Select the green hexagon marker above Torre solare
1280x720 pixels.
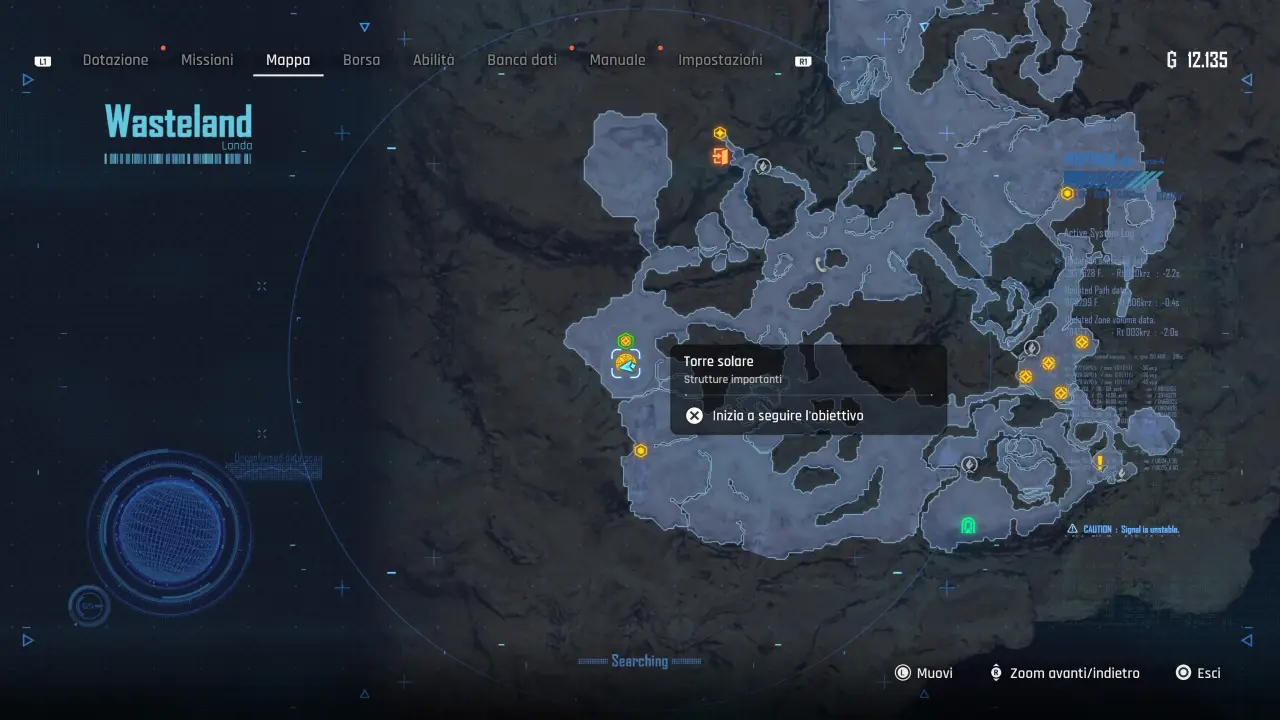click(x=626, y=341)
